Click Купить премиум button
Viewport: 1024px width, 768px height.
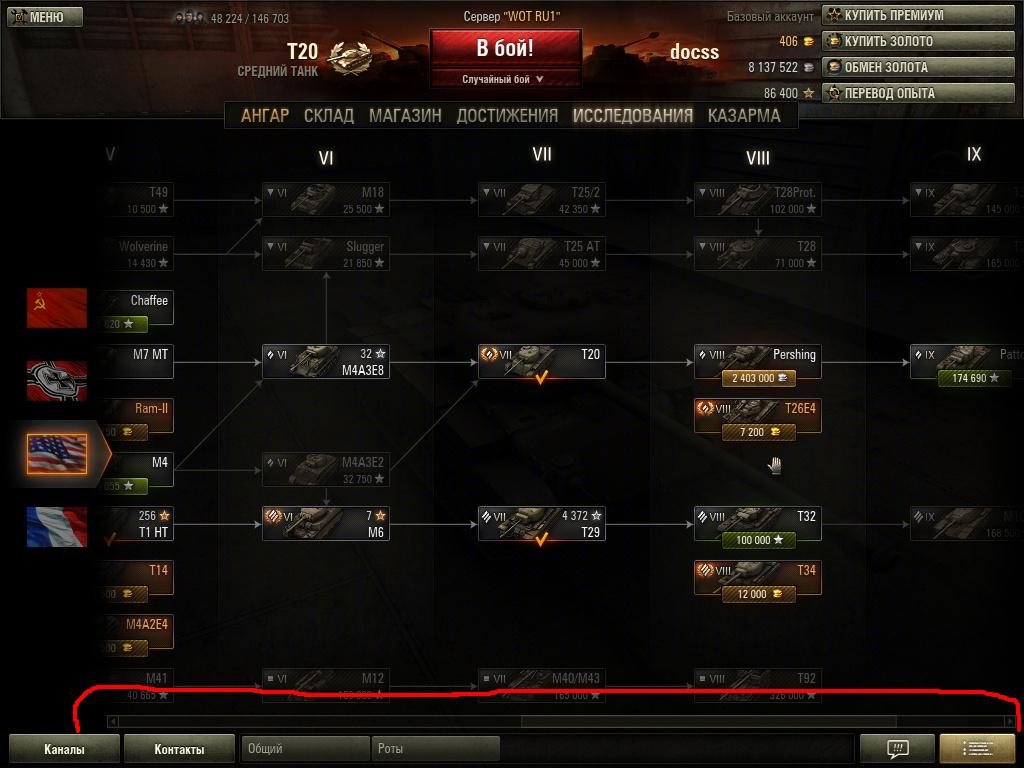[885, 15]
